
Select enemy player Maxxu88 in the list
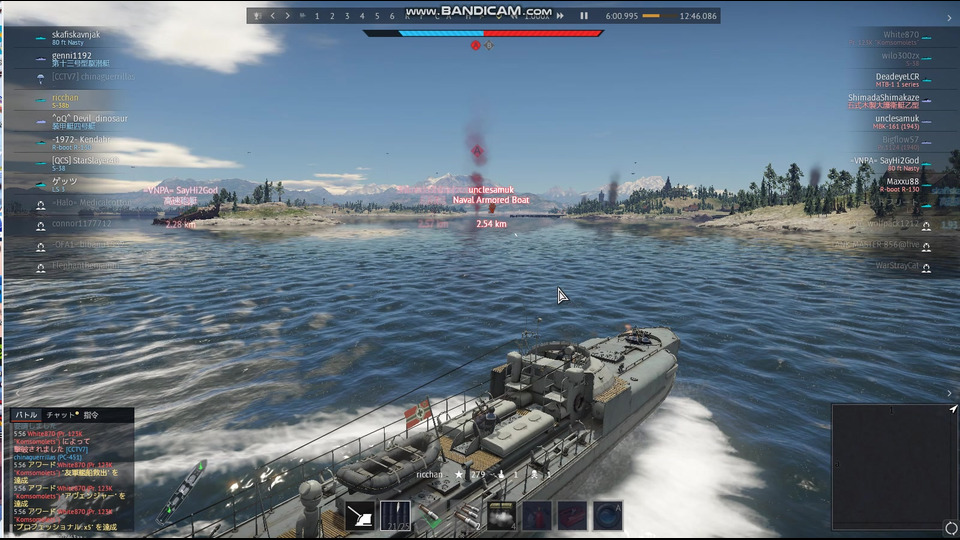899,182
